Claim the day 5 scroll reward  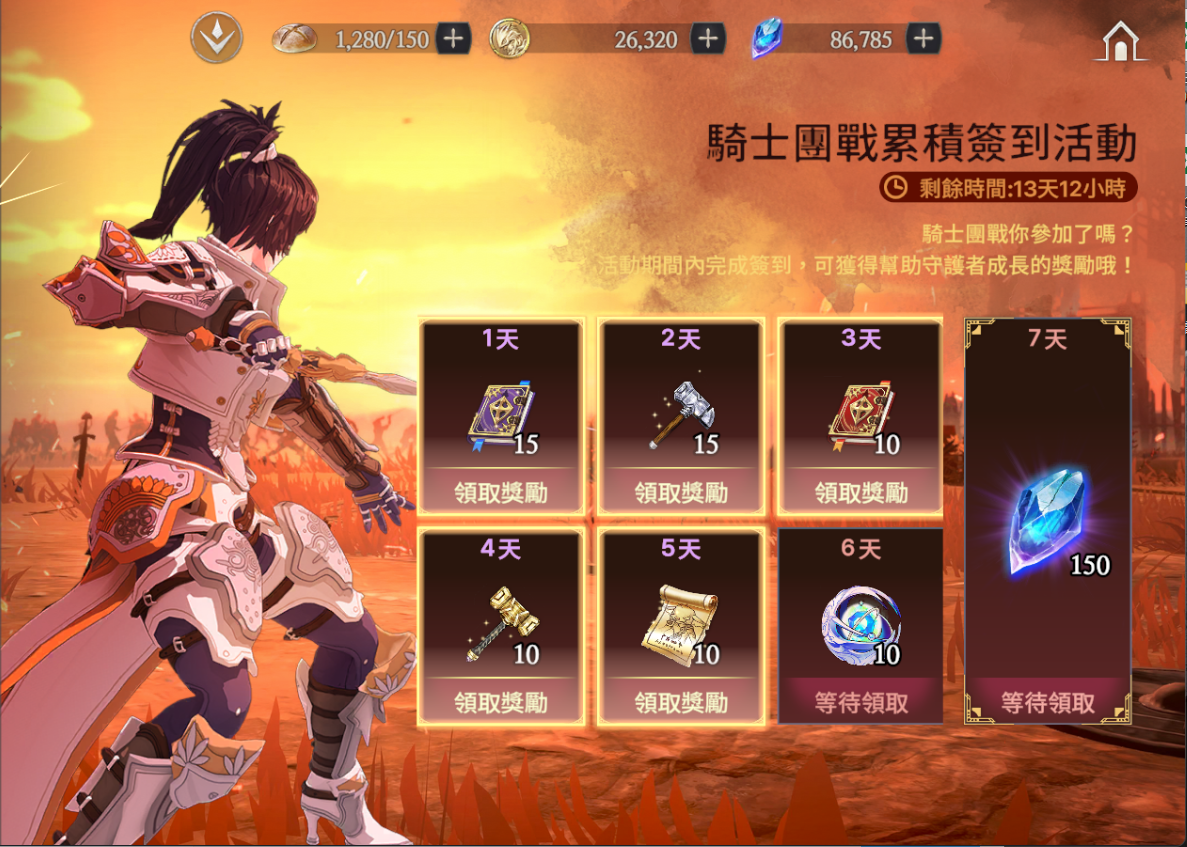(681, 702)
